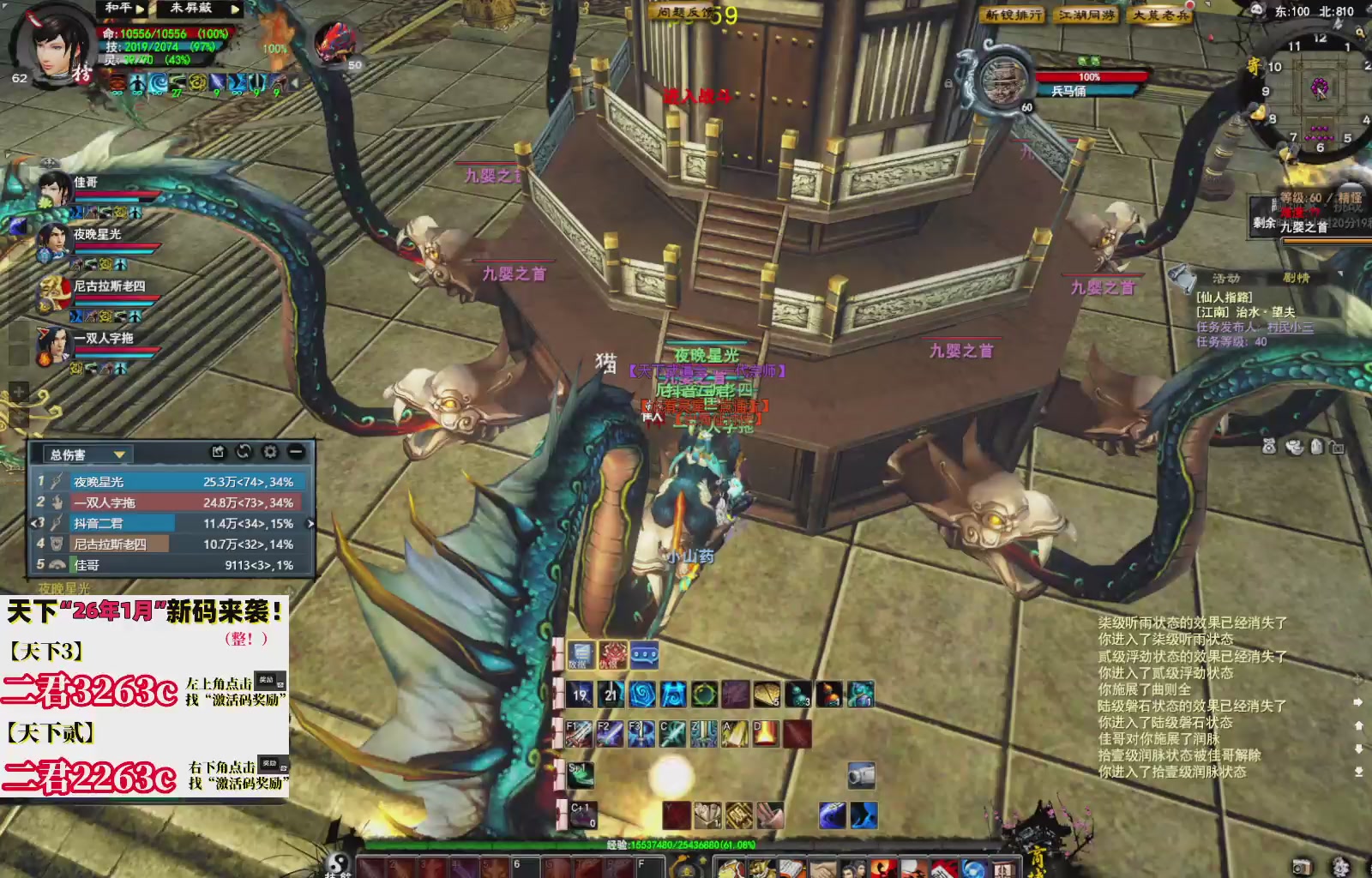Image resolution: width=1372 pixels, height=878 pixels.
Task: Select 夜晚星光 row in damage list
Action: coord(171,482)
